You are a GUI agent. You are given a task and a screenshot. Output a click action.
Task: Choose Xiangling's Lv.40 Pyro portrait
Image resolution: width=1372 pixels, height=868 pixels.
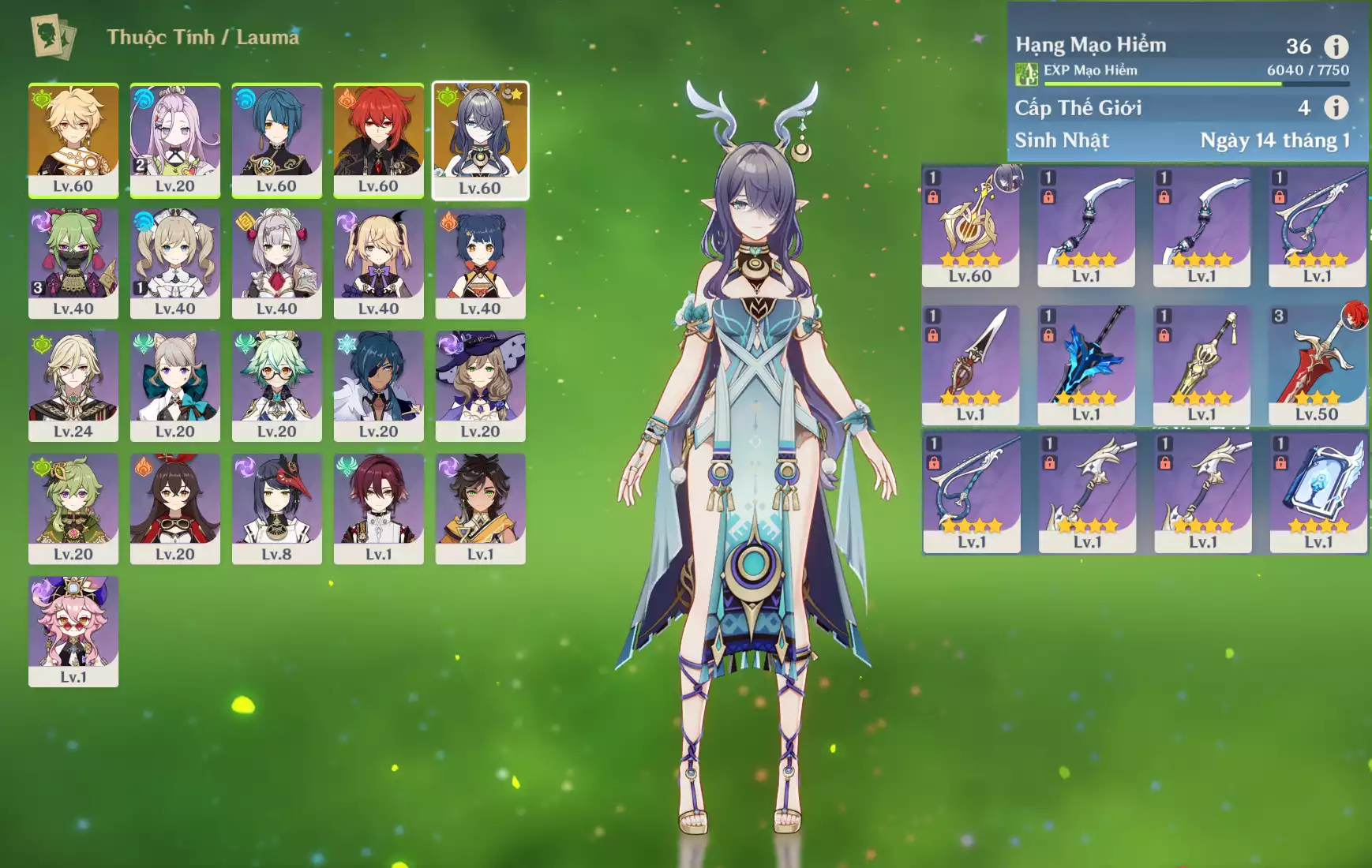click(480, 262)
